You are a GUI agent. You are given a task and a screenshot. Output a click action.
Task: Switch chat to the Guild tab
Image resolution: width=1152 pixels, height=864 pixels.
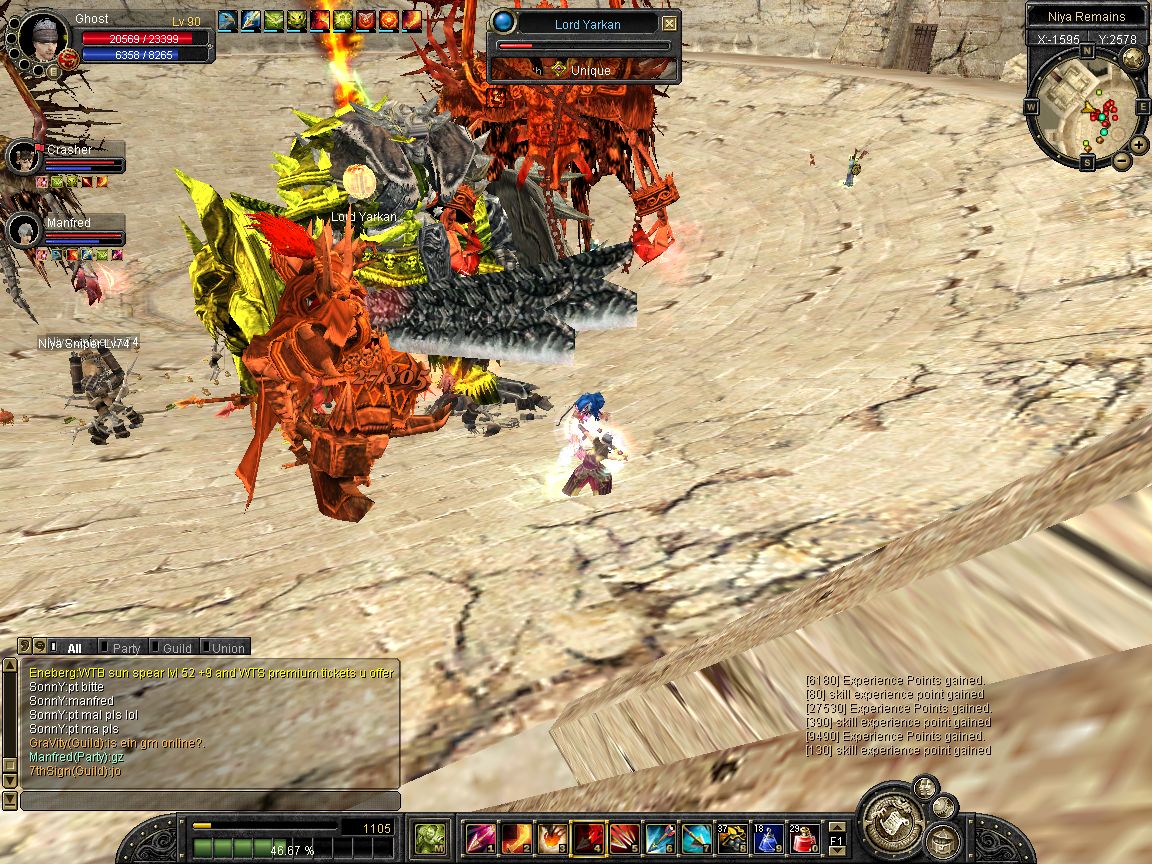tap(175, 648)
